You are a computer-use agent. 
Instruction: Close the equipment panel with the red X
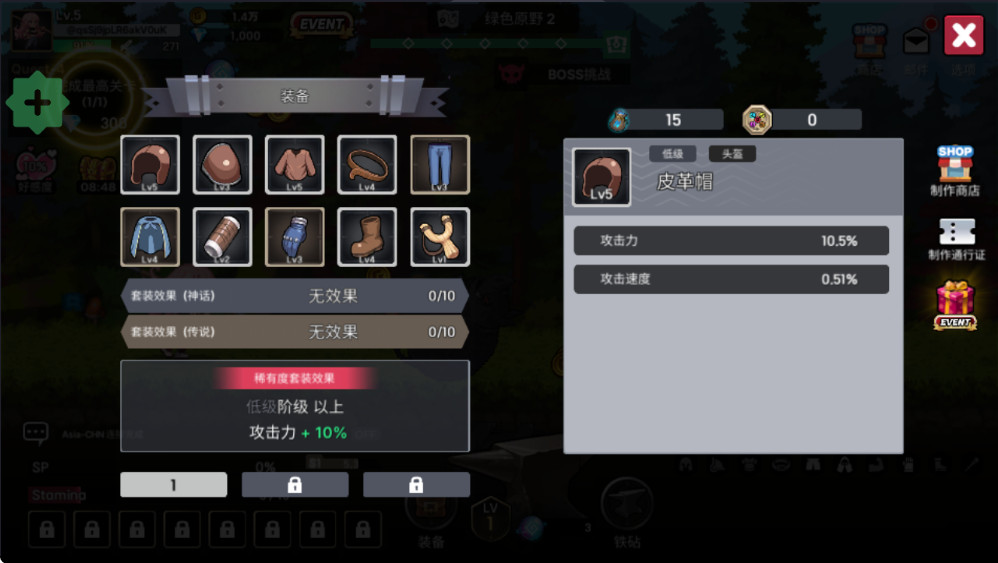[964, 36]
